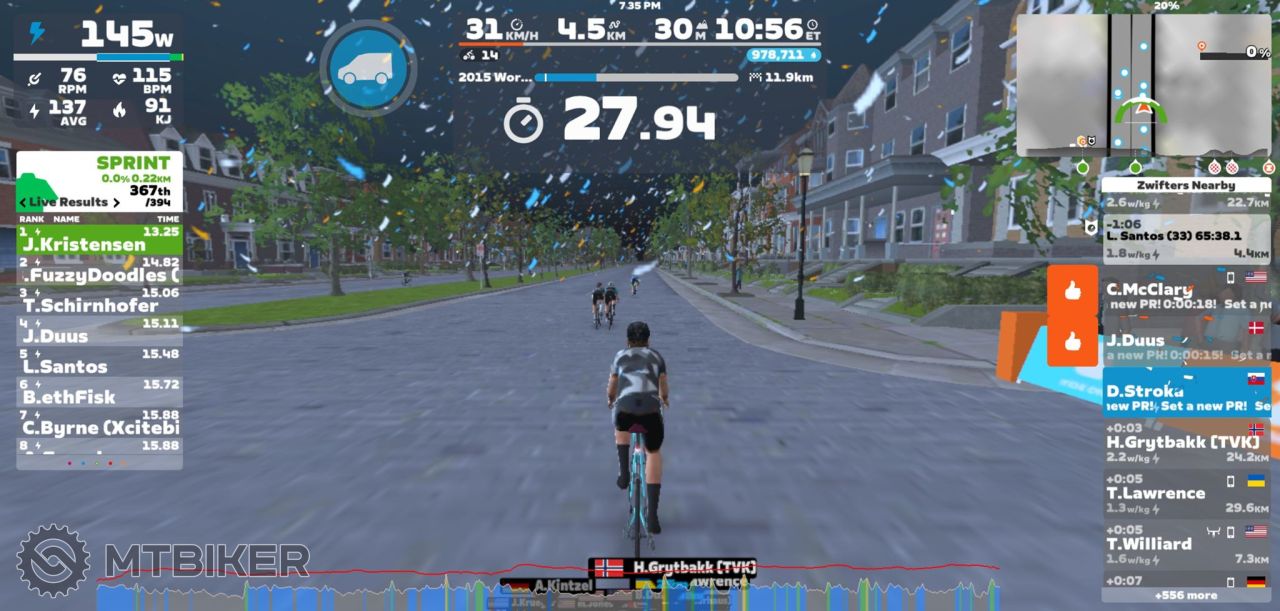The height and width of the screenshot is (611, 1280).
Task: Select T.Lawrence in the nearby riders list
Action: [1186, 493]
